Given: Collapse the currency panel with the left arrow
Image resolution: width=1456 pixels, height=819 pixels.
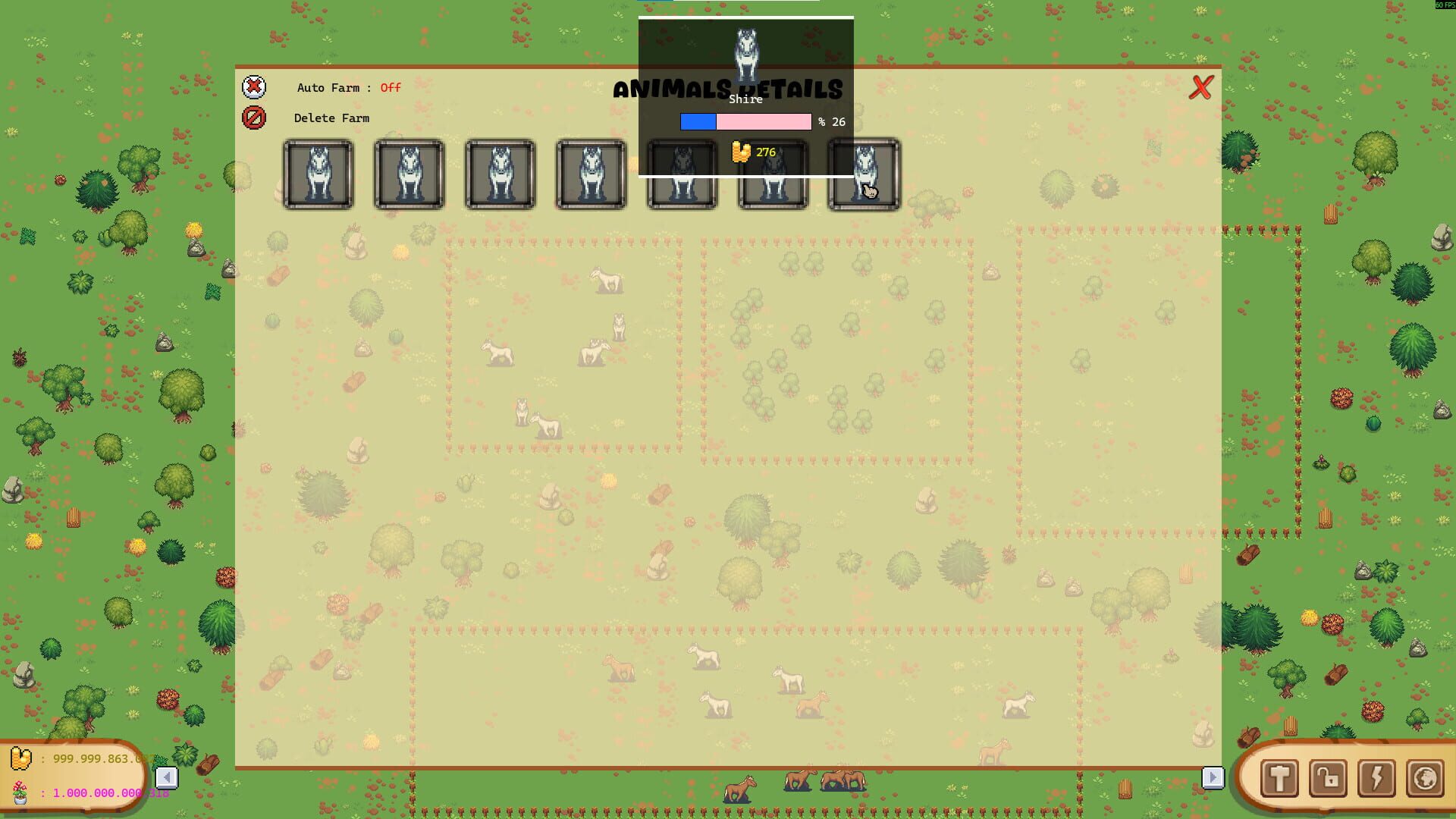Looking at the screenshot, I should click(168, 777).
